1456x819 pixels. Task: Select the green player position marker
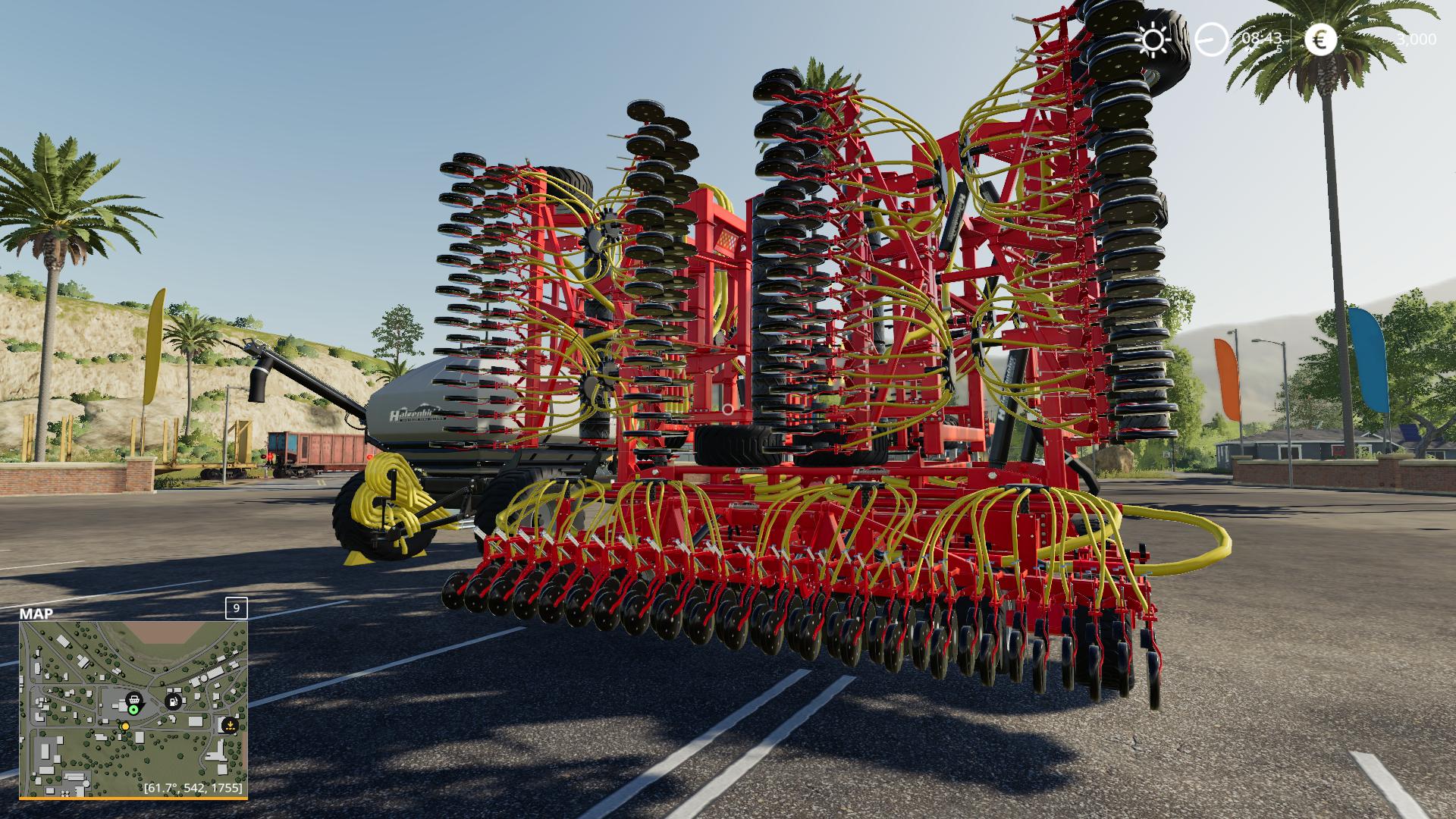click(133, 710)
